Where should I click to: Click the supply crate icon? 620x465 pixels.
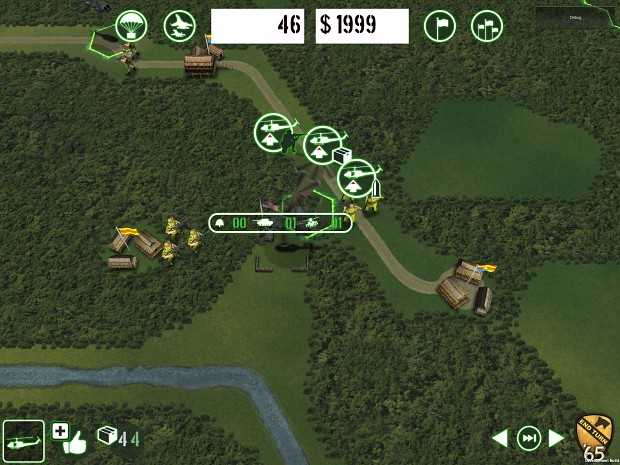107,436
